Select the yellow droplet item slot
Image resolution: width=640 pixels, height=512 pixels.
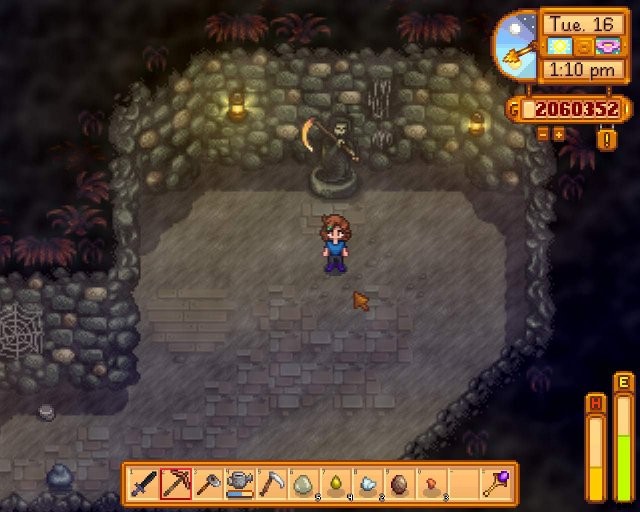point(336,484)
